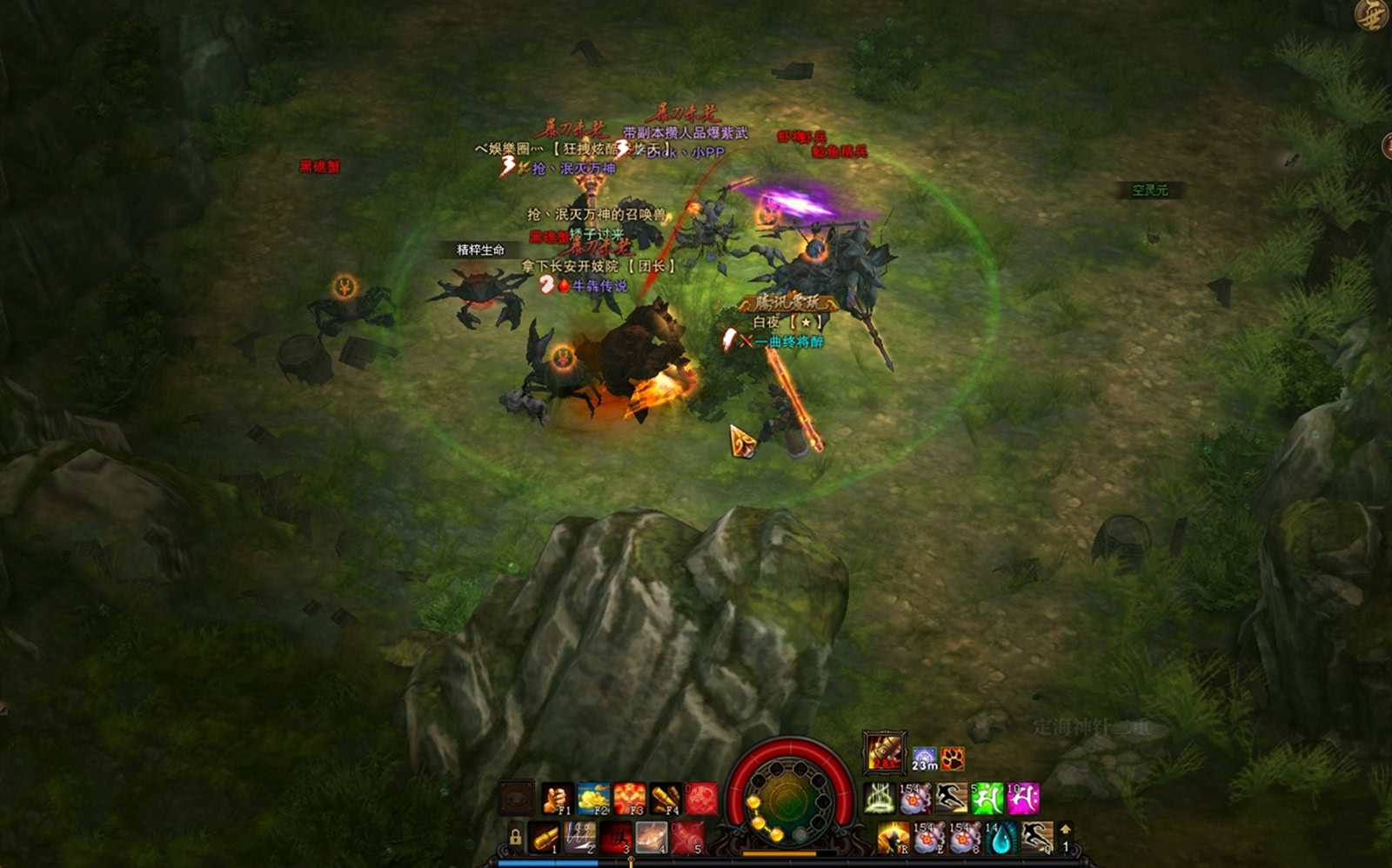The image size is (1392, 868).
Task: Select the golden staff skill in slot 1
Action: coord(545,838)
